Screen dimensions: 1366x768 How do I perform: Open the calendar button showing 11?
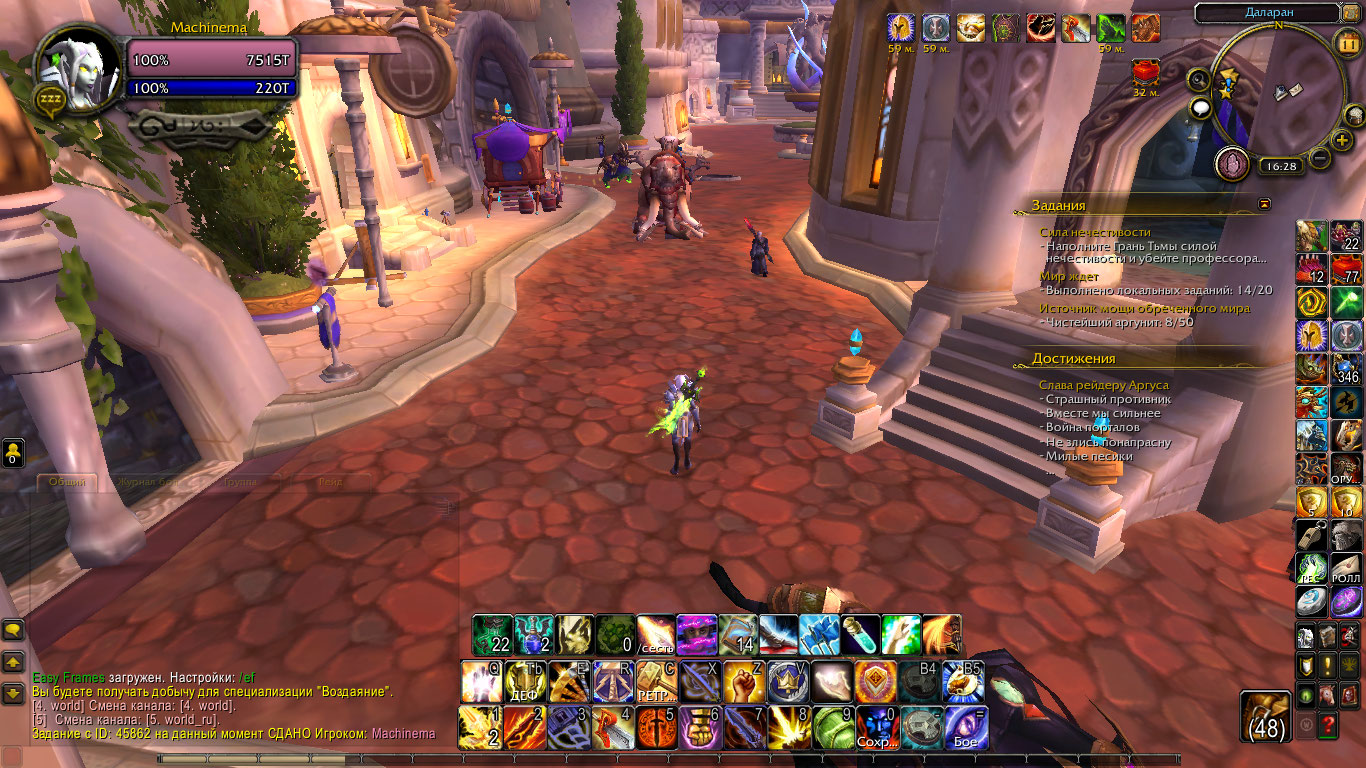[x=1346, y=42]
